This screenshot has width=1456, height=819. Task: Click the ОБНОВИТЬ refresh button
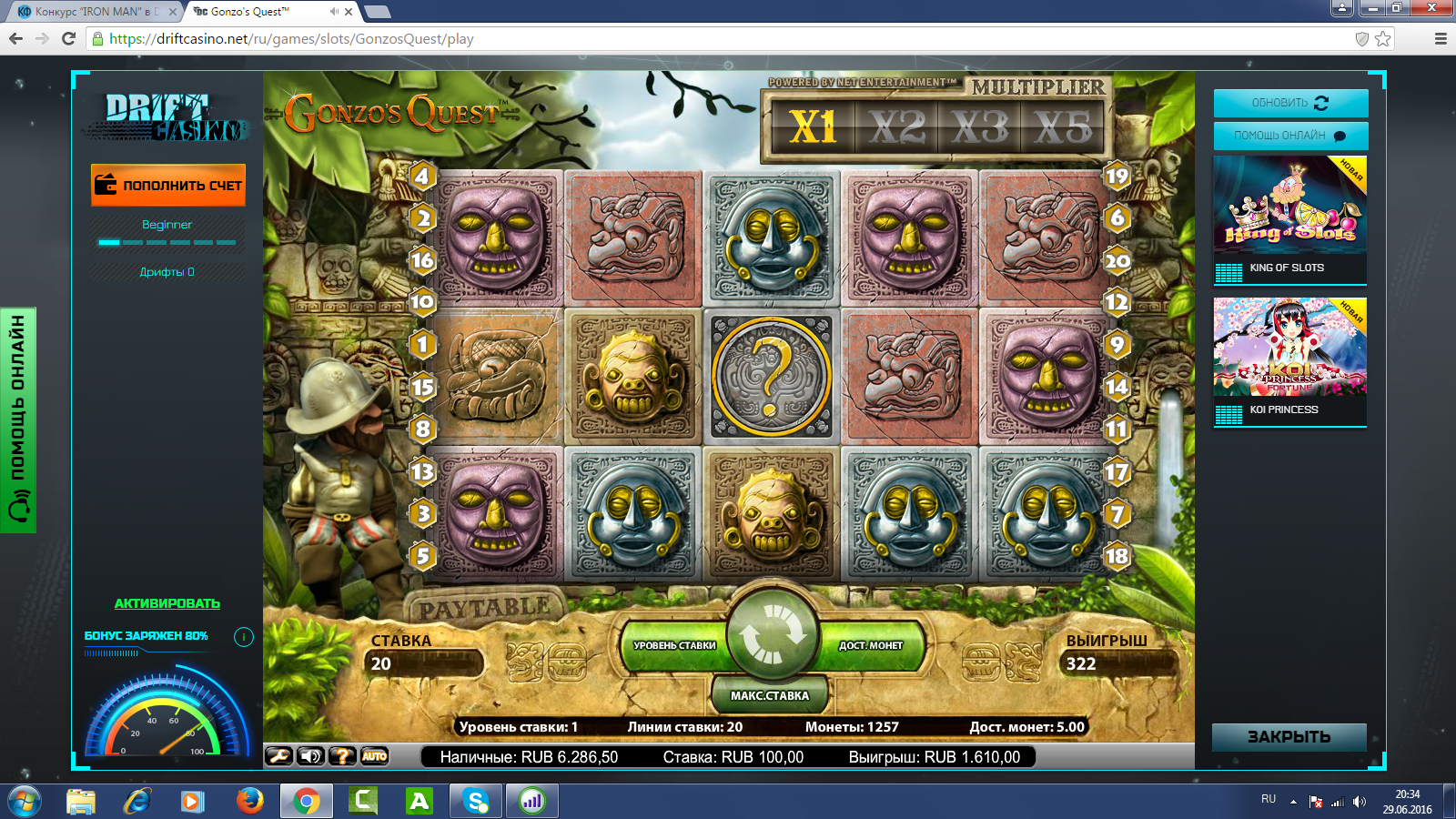point(1290,103)
